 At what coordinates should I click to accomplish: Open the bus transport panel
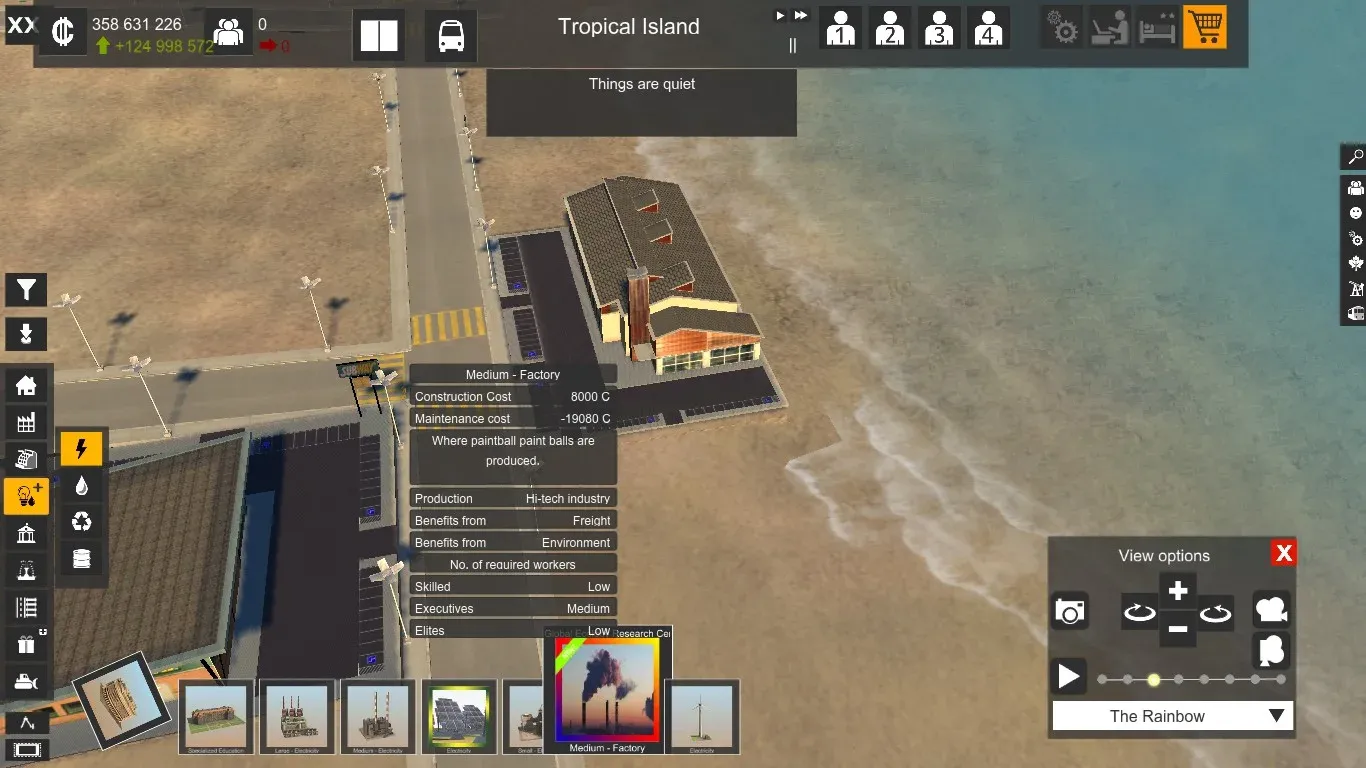tap(450, 36)
